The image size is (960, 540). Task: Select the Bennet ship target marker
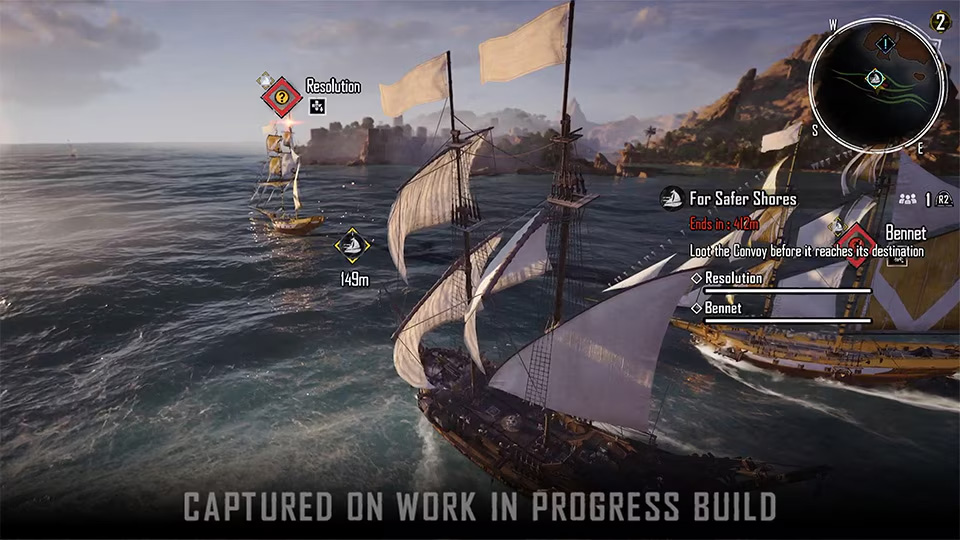(857, 240)
